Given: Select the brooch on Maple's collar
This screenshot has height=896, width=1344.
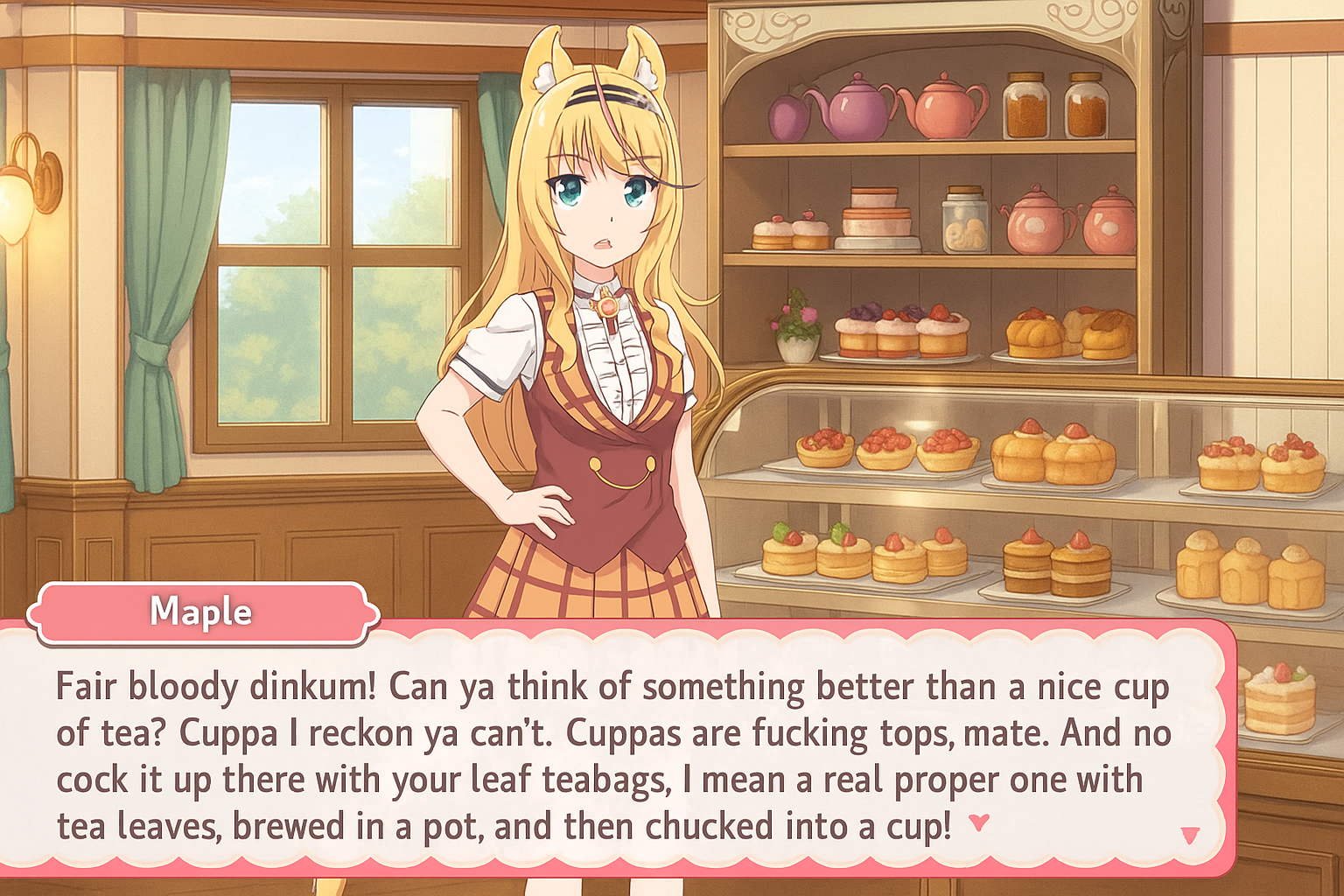Looking at the screenshot, I should click(x=610, y=304).
